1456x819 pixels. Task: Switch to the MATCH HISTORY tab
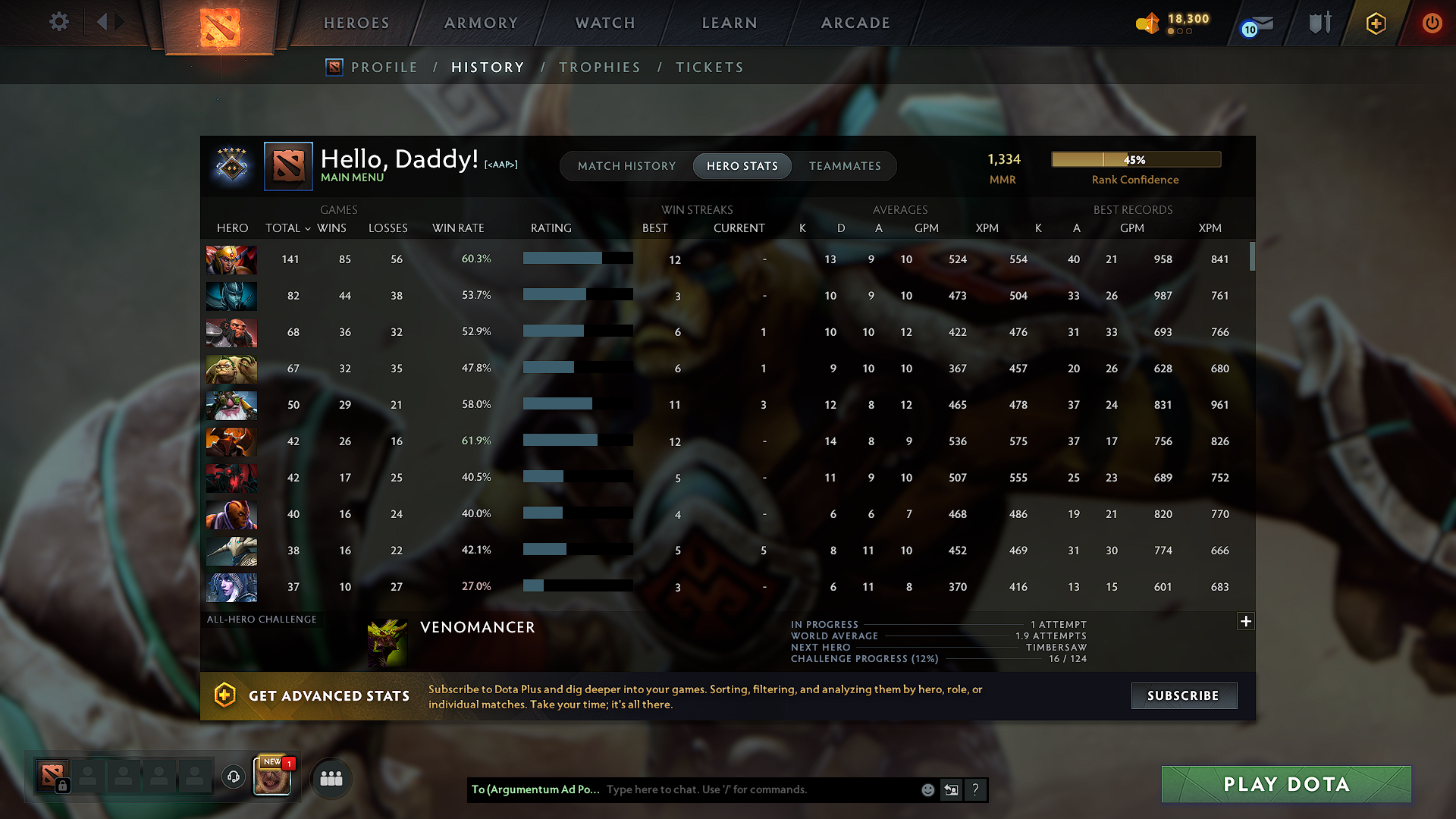626,165
